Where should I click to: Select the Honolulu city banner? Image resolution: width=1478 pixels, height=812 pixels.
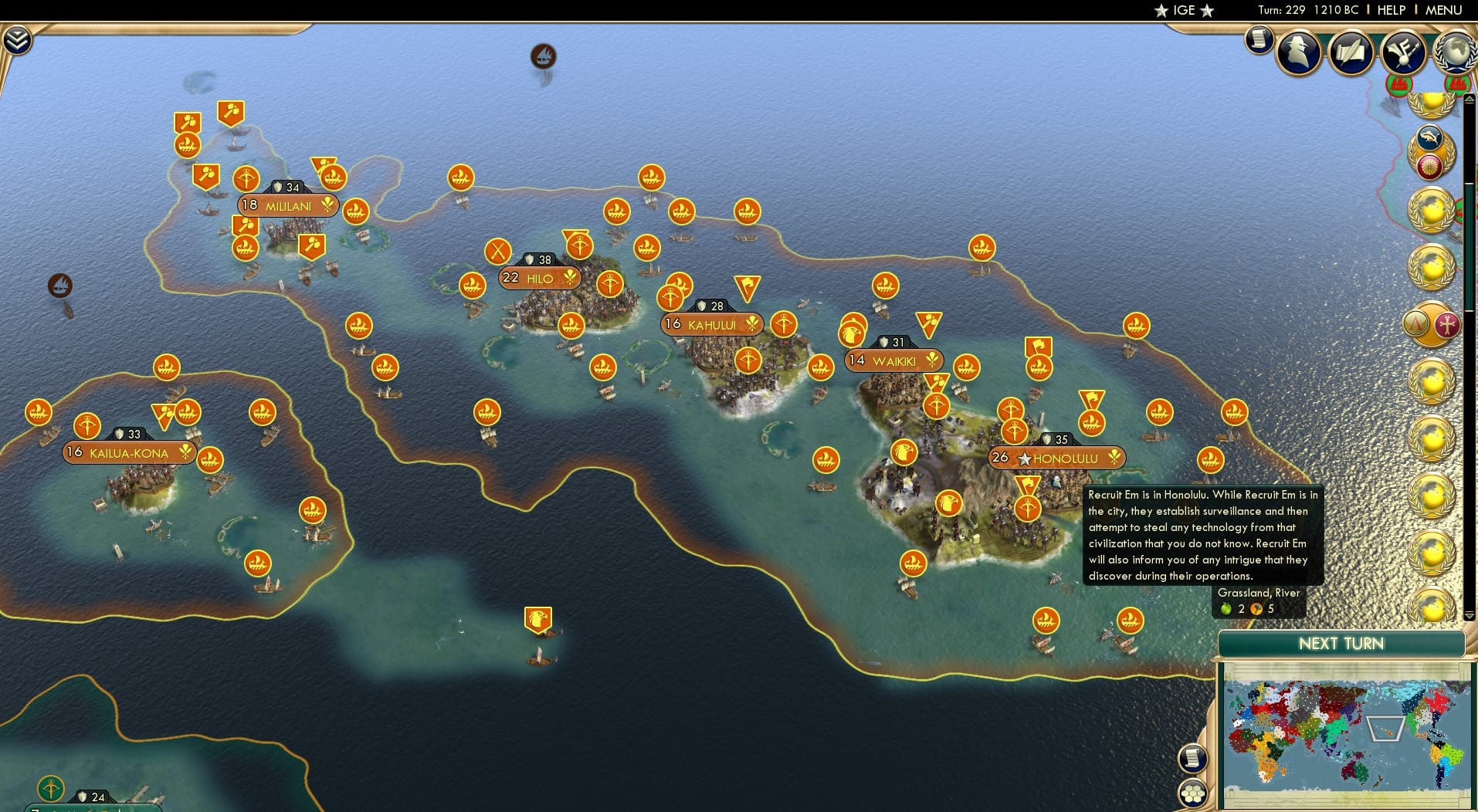pyautogui.click(x=1057, y=457)
